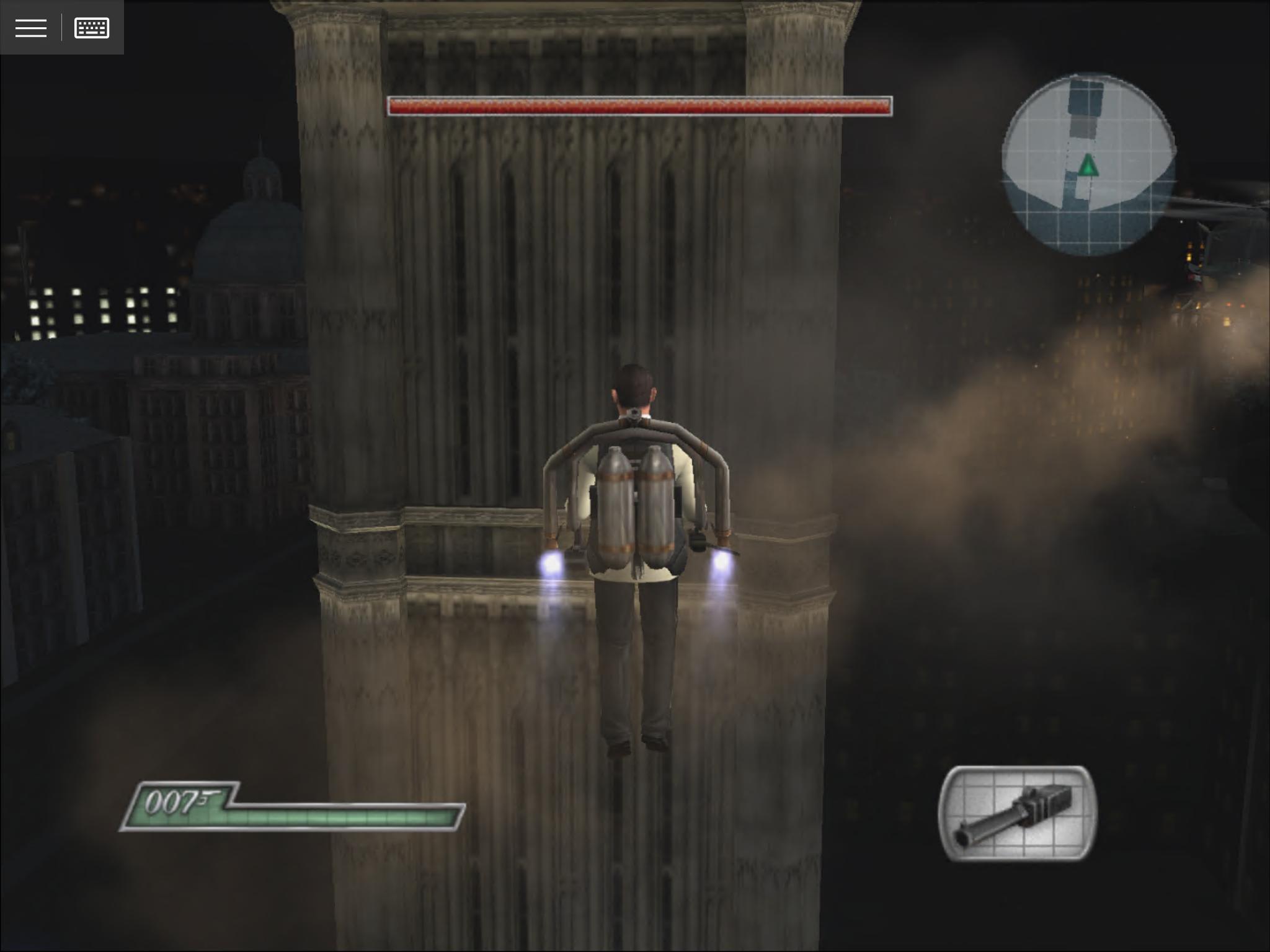Select the machine gun weapon icon
The image size is (1270, 952).
(1018, 814)
